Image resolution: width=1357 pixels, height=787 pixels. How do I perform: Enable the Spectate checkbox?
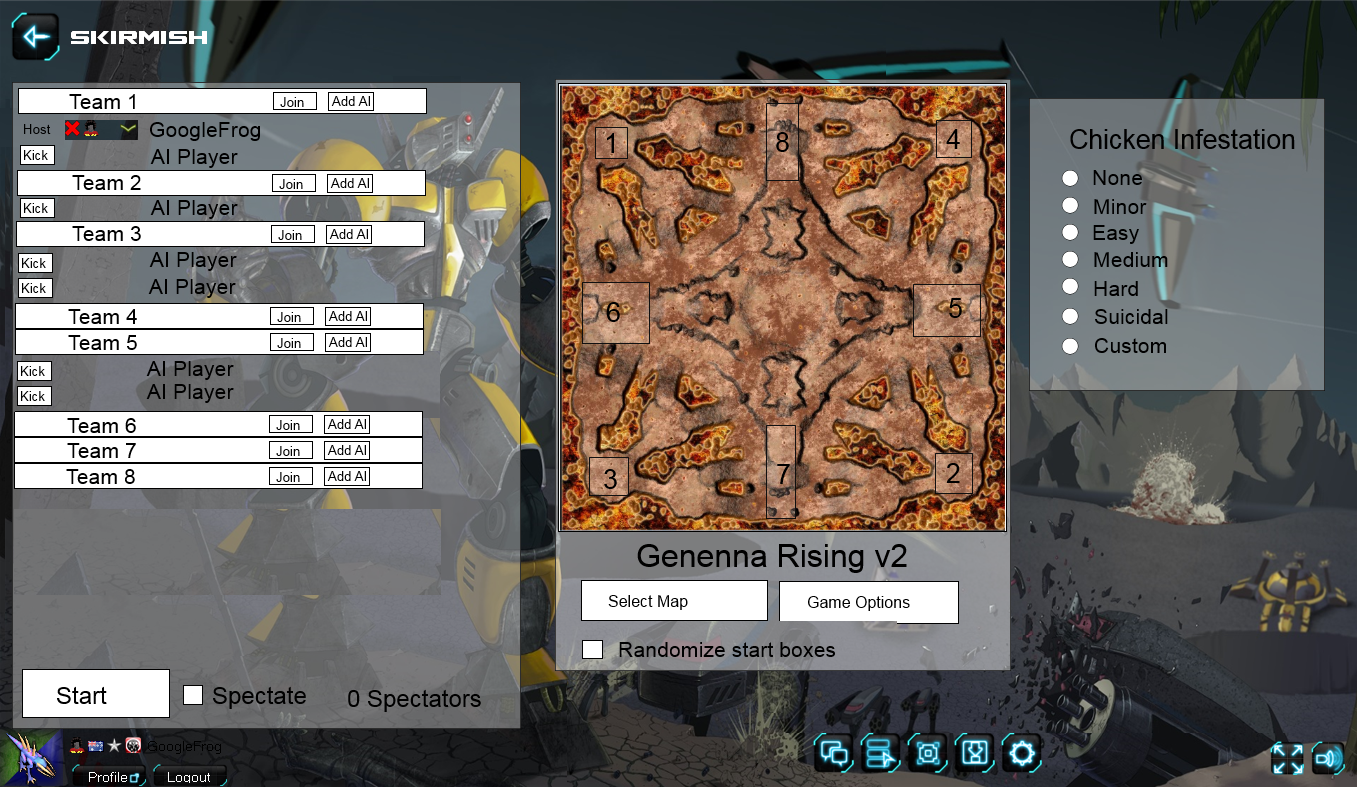192,695
